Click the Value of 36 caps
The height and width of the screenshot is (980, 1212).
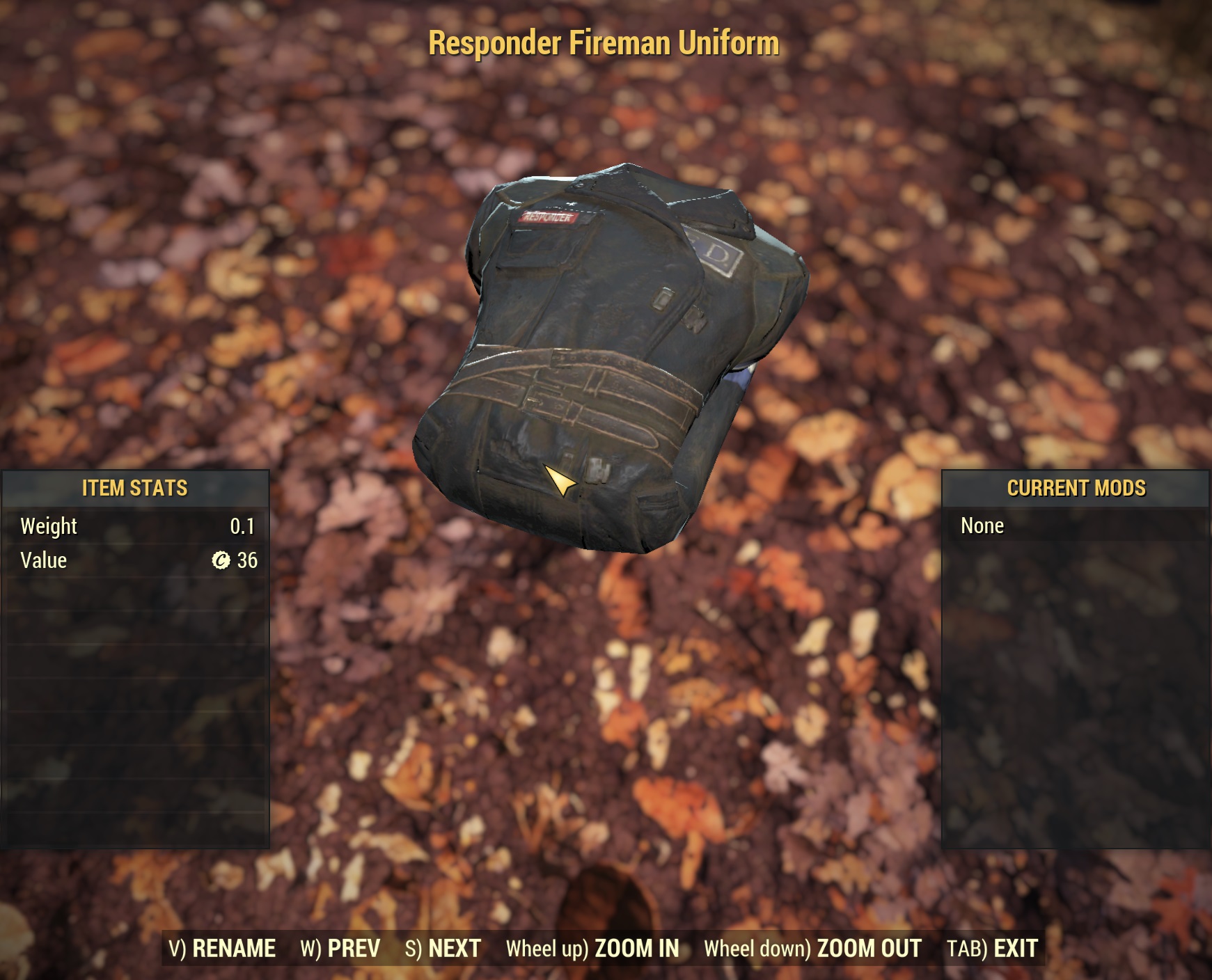[249, 560]
